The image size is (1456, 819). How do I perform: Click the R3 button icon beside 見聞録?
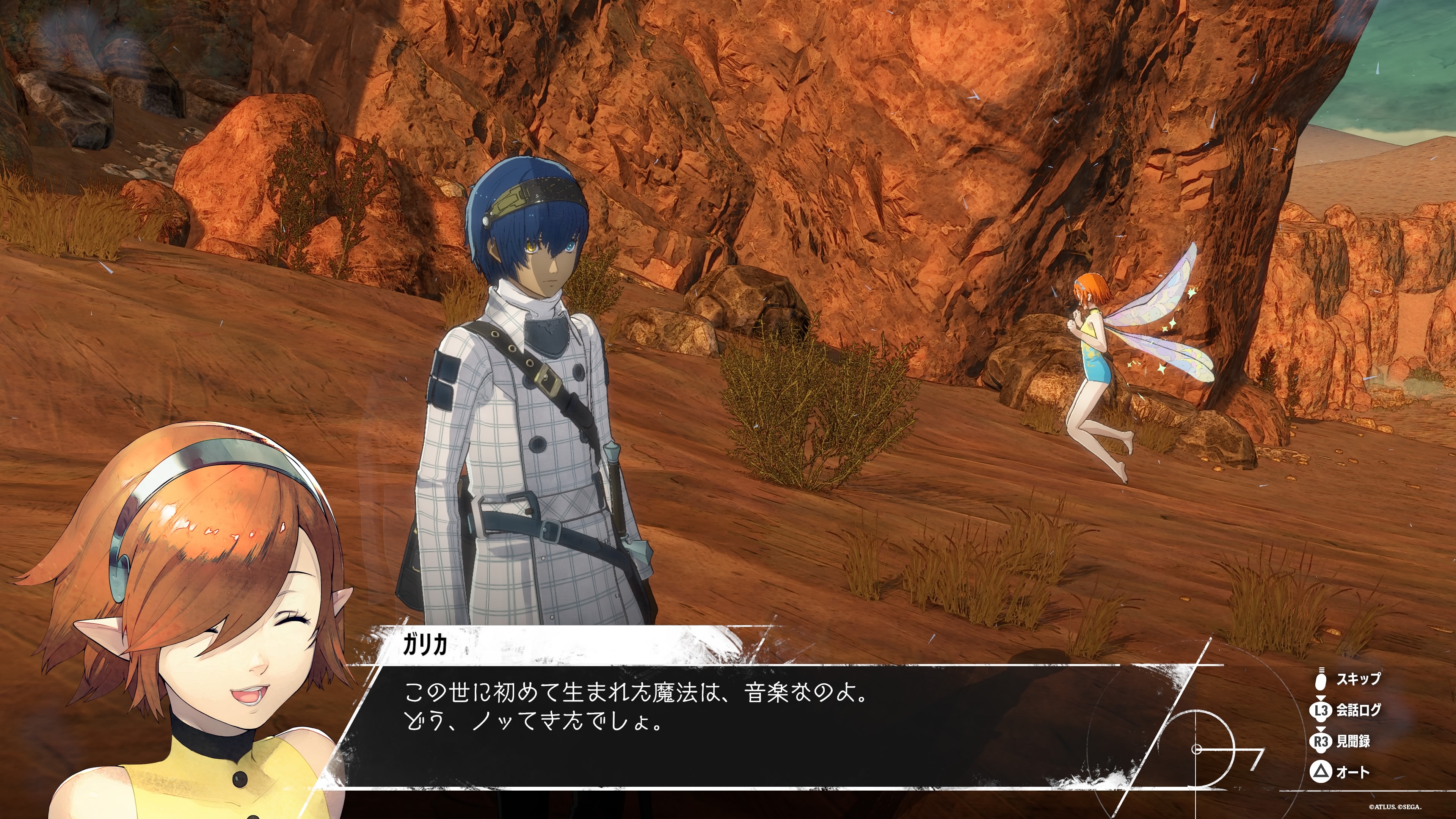click(1321, 742)
